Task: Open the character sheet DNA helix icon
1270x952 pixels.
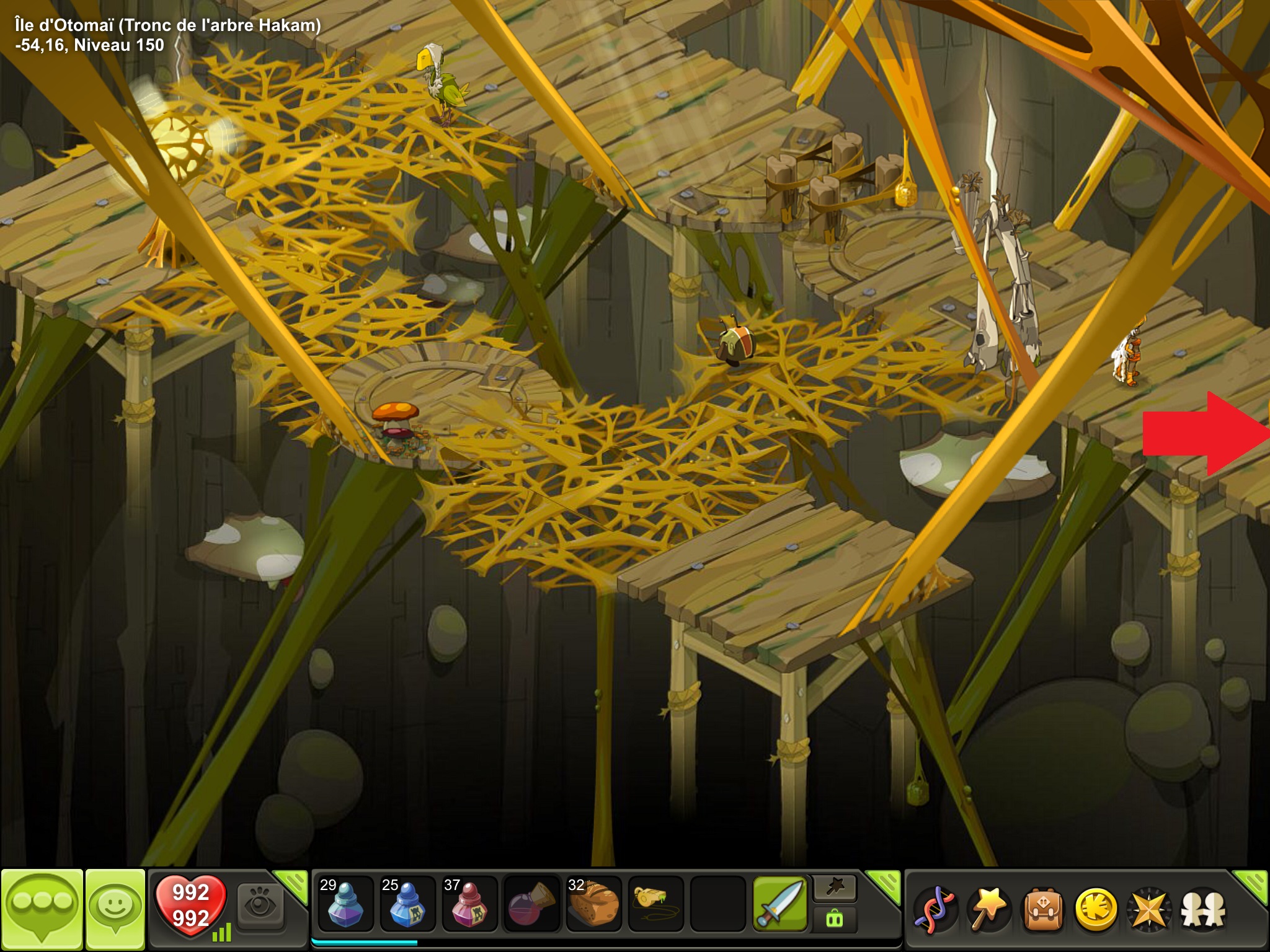Action: pyautogui.click(x=935, y=910)
